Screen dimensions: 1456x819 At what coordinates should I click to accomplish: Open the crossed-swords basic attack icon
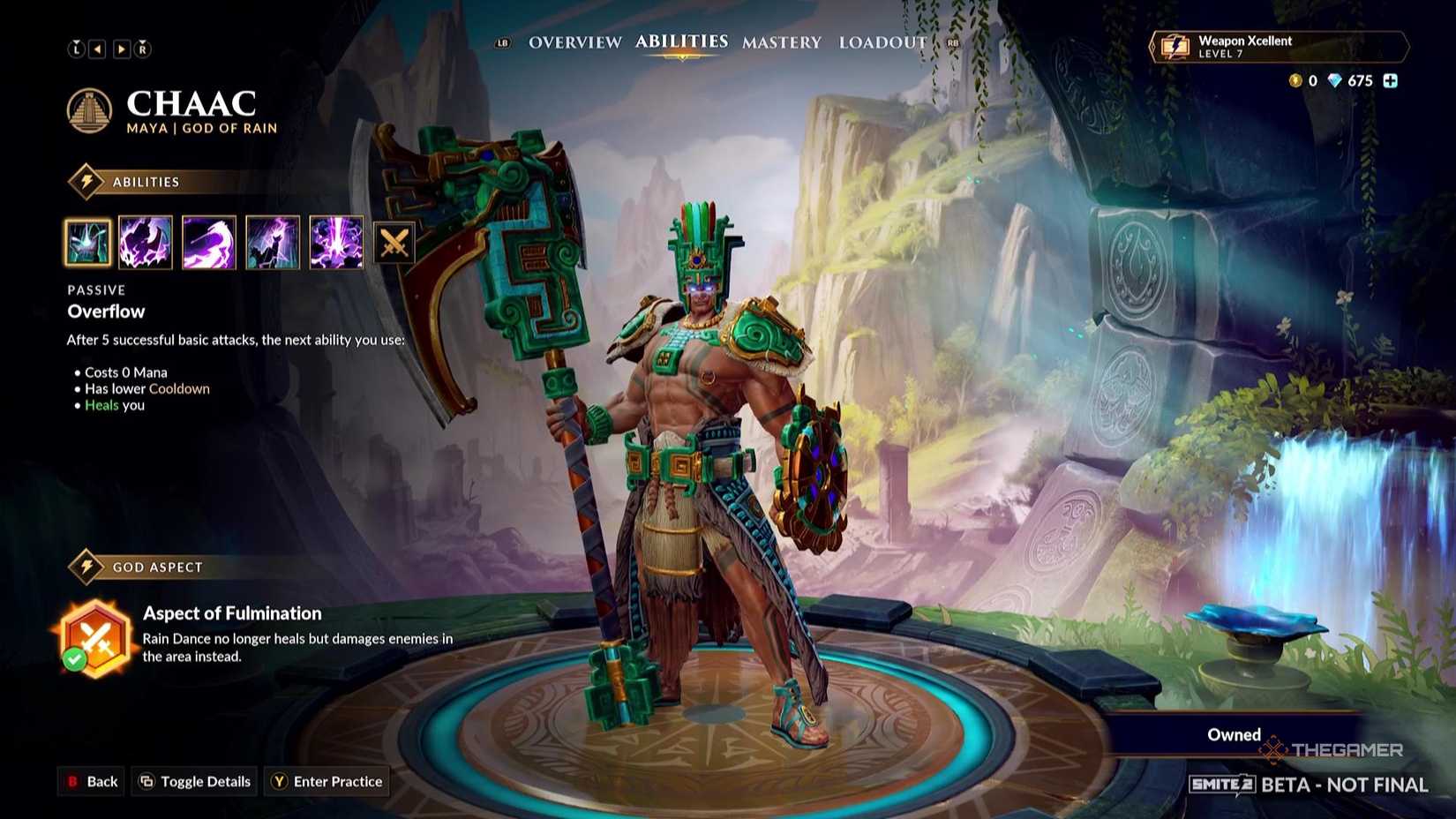[394, 243]
